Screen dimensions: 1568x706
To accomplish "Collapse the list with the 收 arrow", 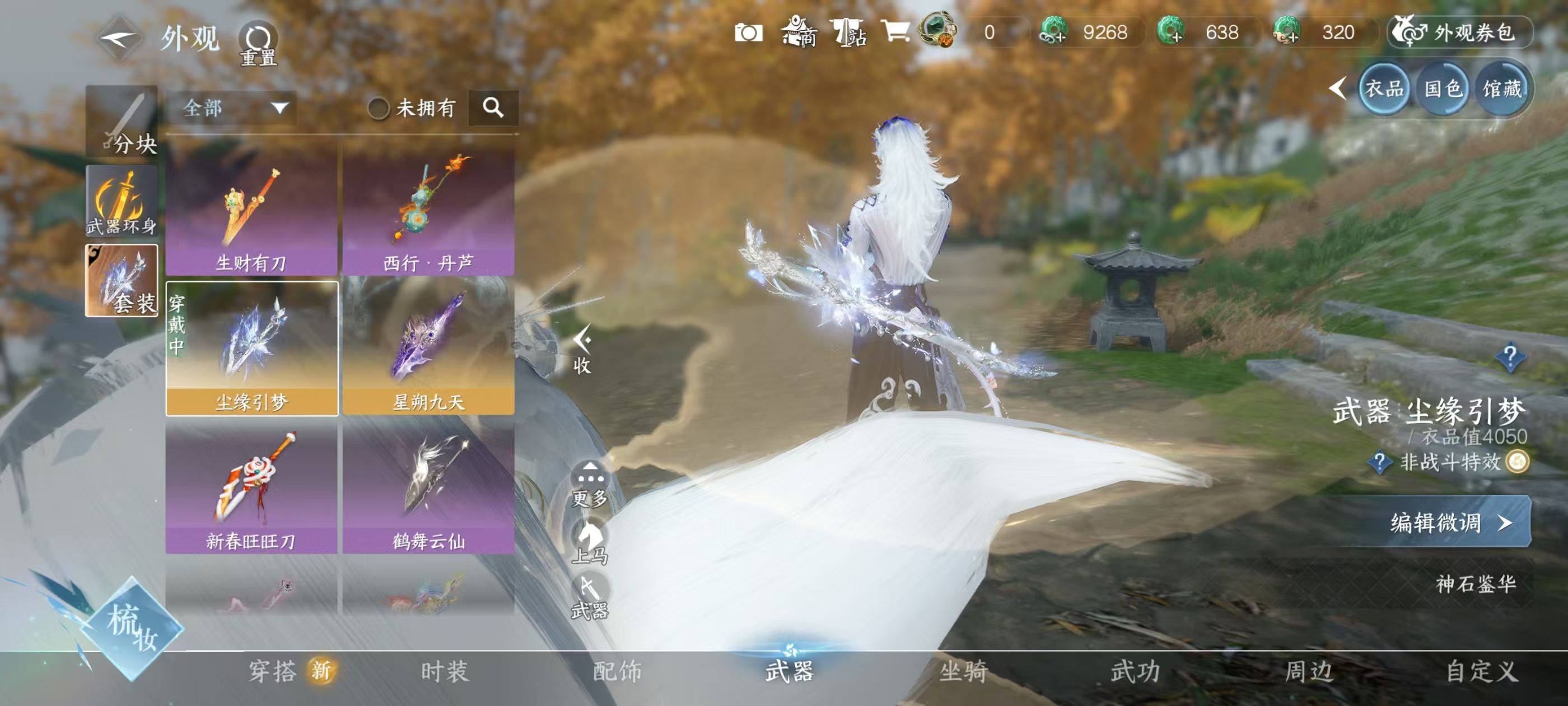I will coord(582,349).
